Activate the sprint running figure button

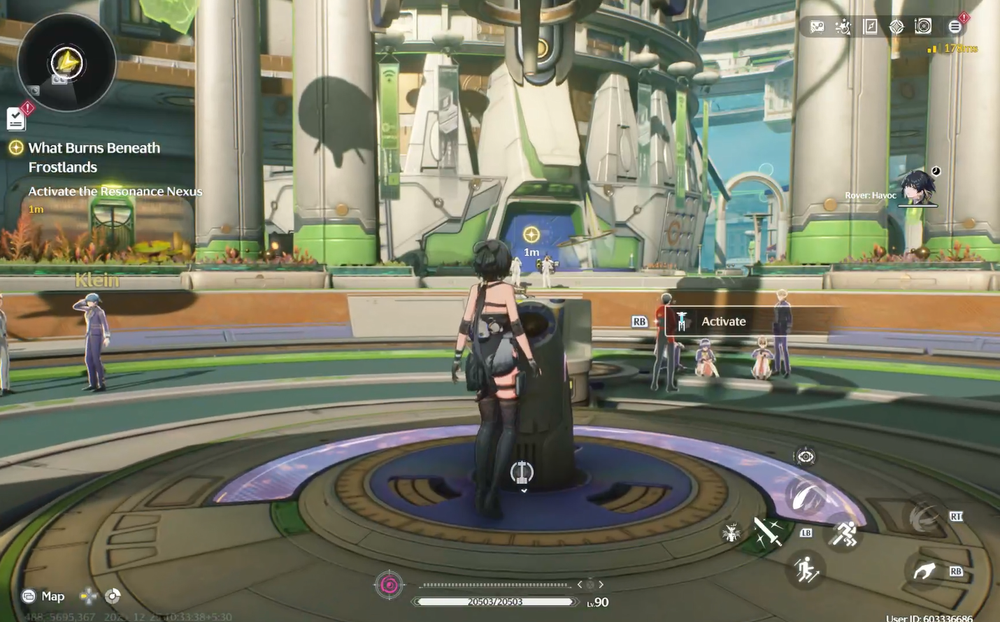[843, 533]
